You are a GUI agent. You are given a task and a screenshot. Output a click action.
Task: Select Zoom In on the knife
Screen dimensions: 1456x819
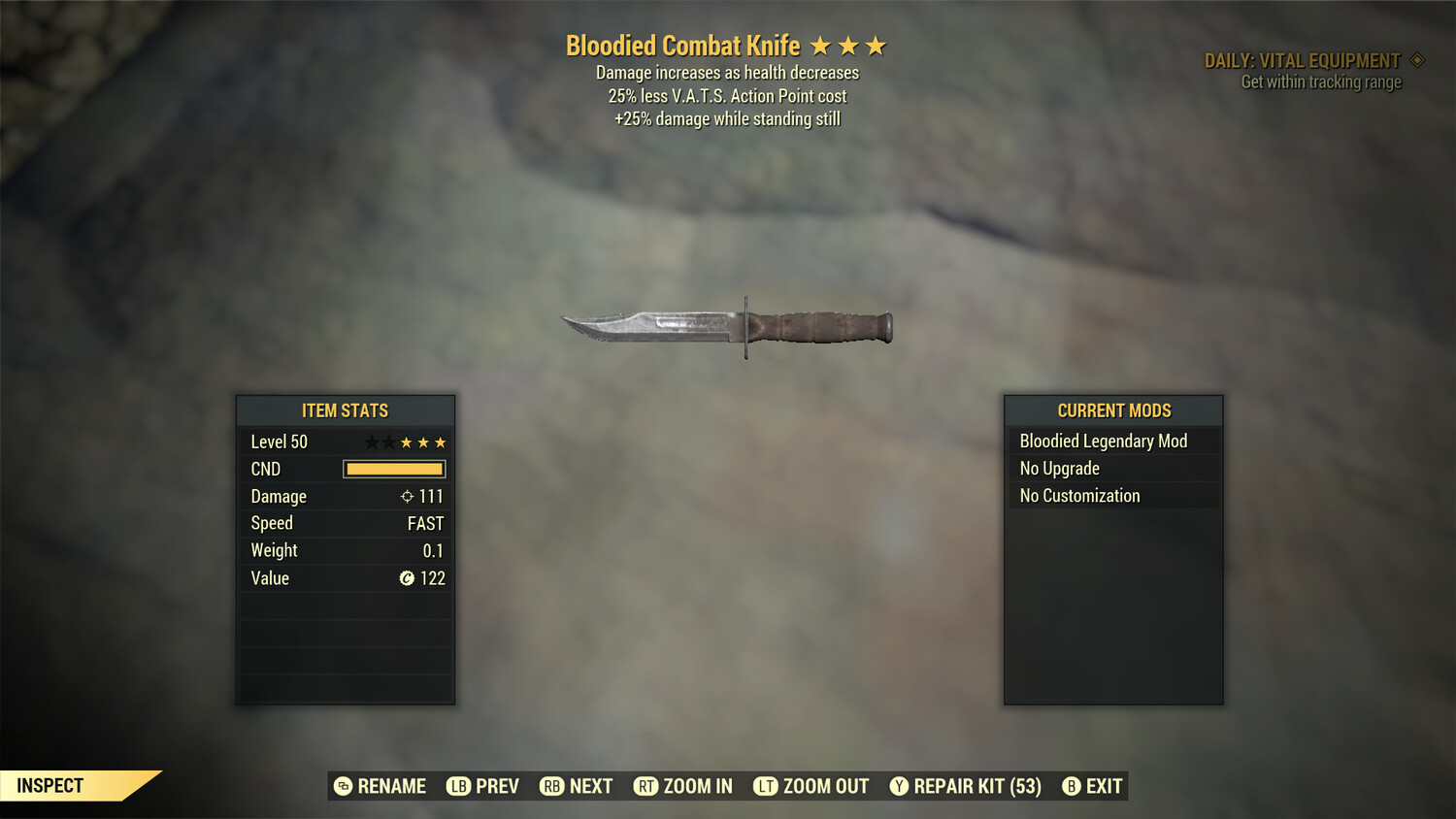(683, 786)
